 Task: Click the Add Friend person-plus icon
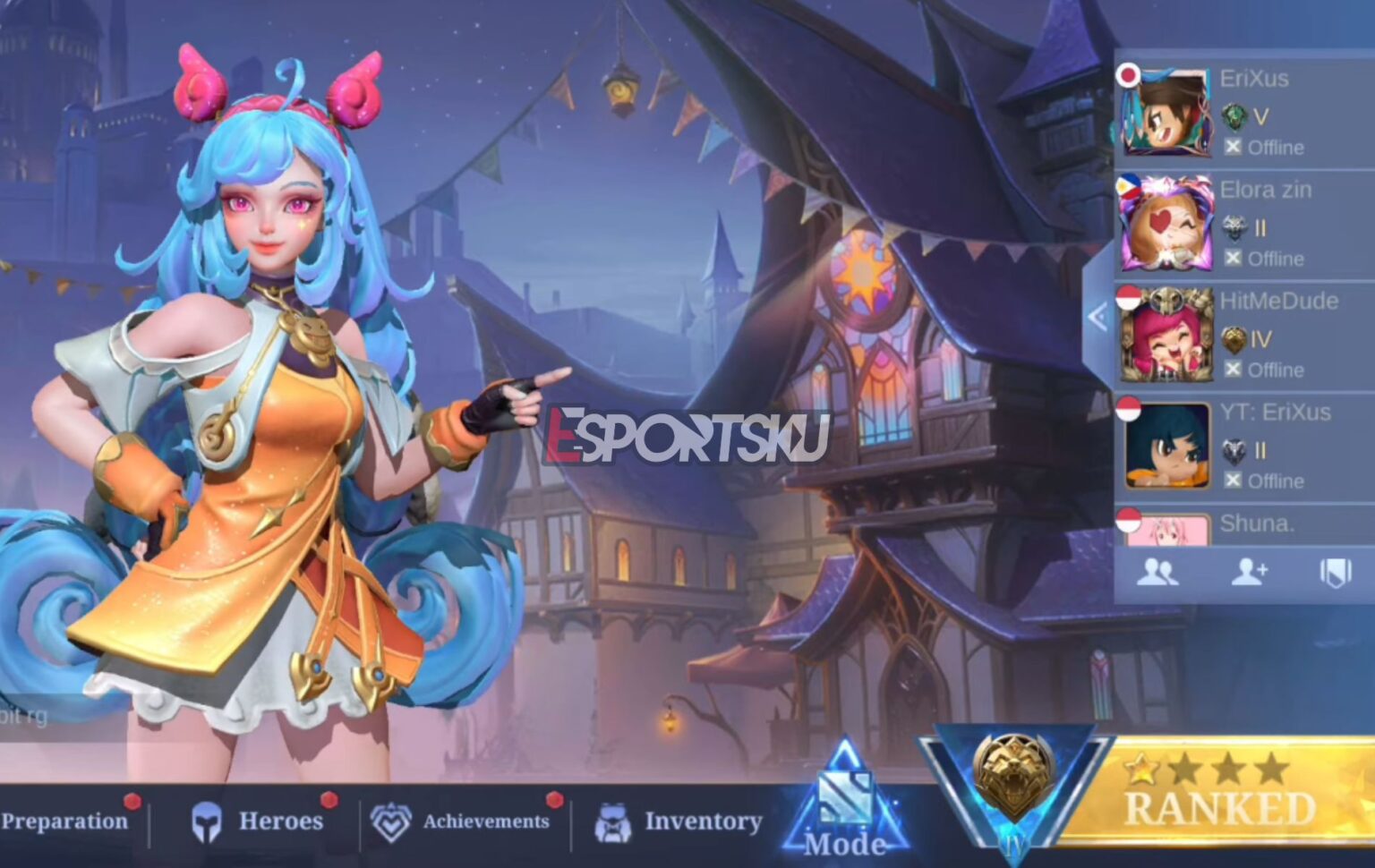1250,573
